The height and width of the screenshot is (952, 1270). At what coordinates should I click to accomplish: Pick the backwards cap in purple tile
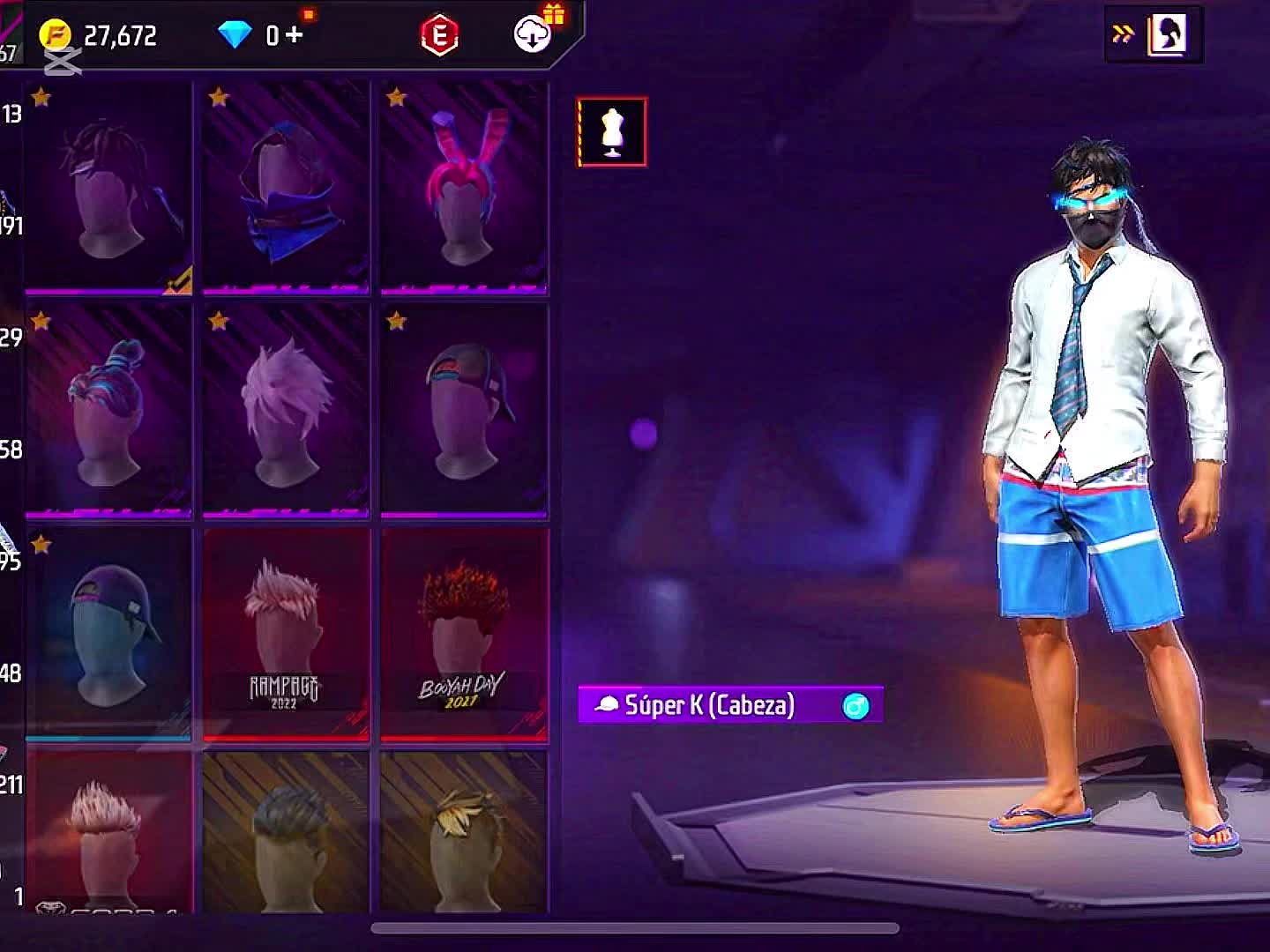point(464,410)
